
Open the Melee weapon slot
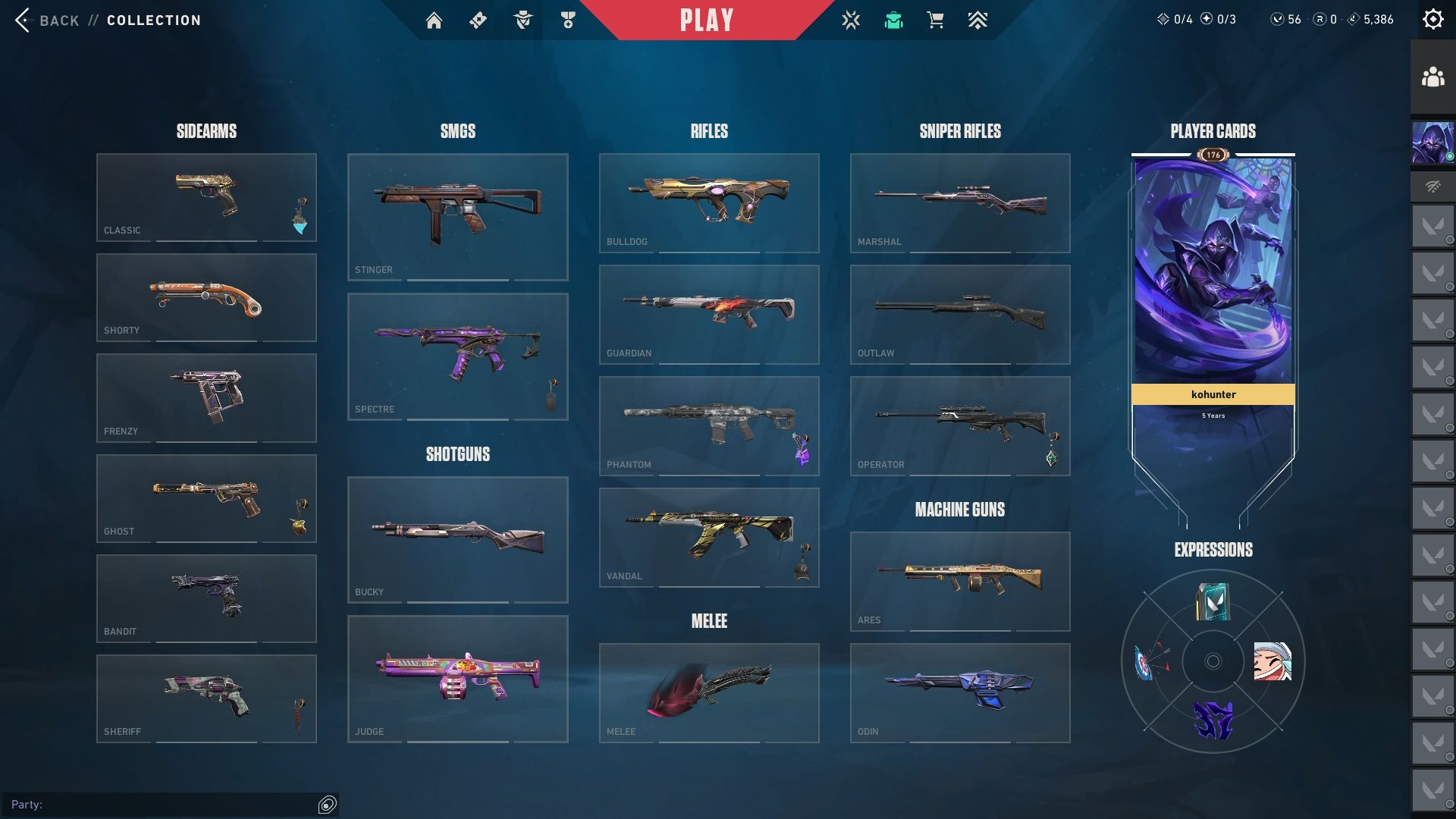pyautogui.click(x=709, y=692)
